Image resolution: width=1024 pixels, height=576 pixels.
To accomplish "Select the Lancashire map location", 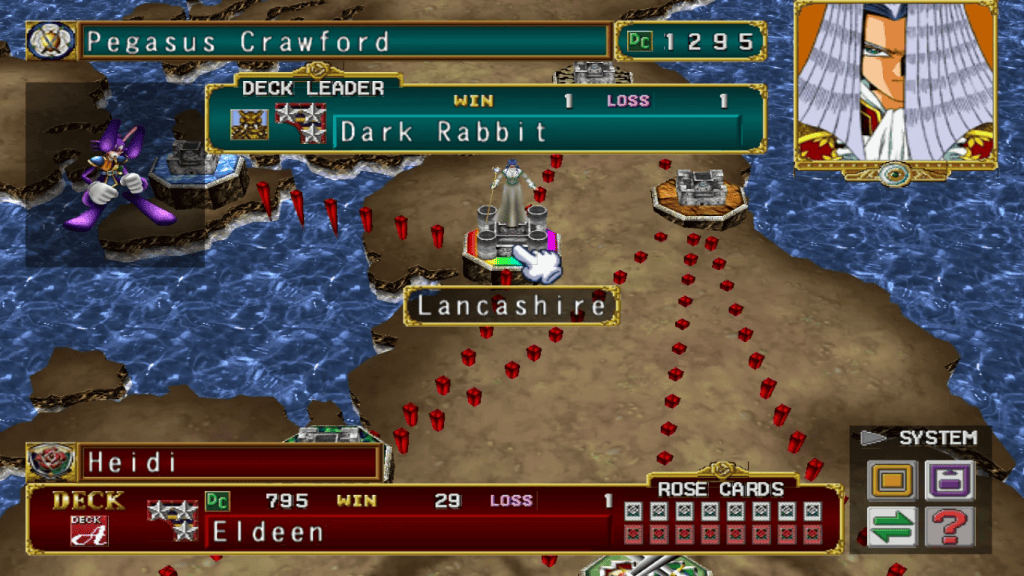I will click(510, 306).
